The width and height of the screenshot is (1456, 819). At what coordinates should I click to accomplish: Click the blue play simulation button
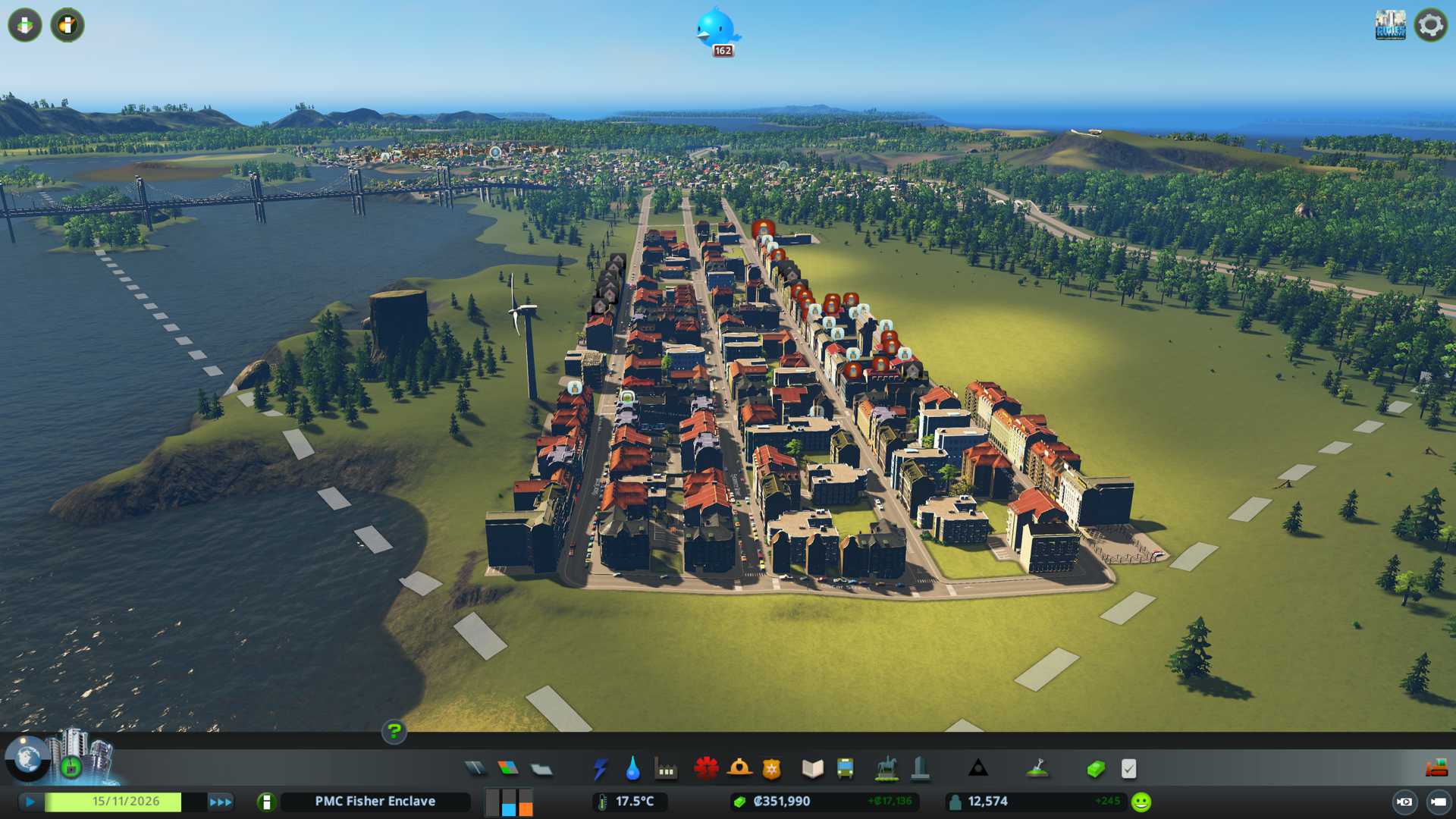point(30,802)
